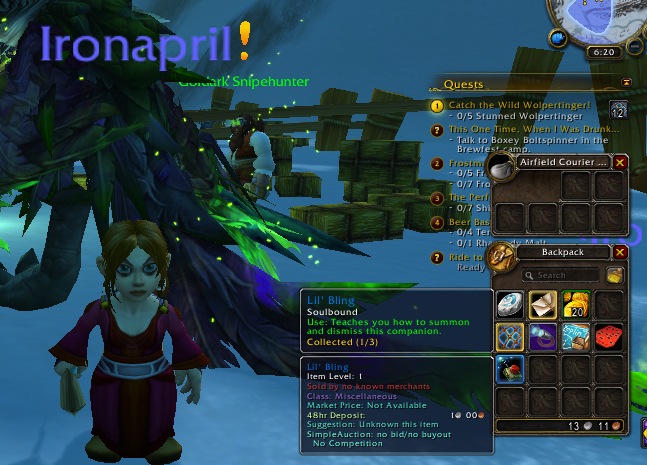Close the Airfield Courier bag window
The image size is (647, 465).
point(620,162)
